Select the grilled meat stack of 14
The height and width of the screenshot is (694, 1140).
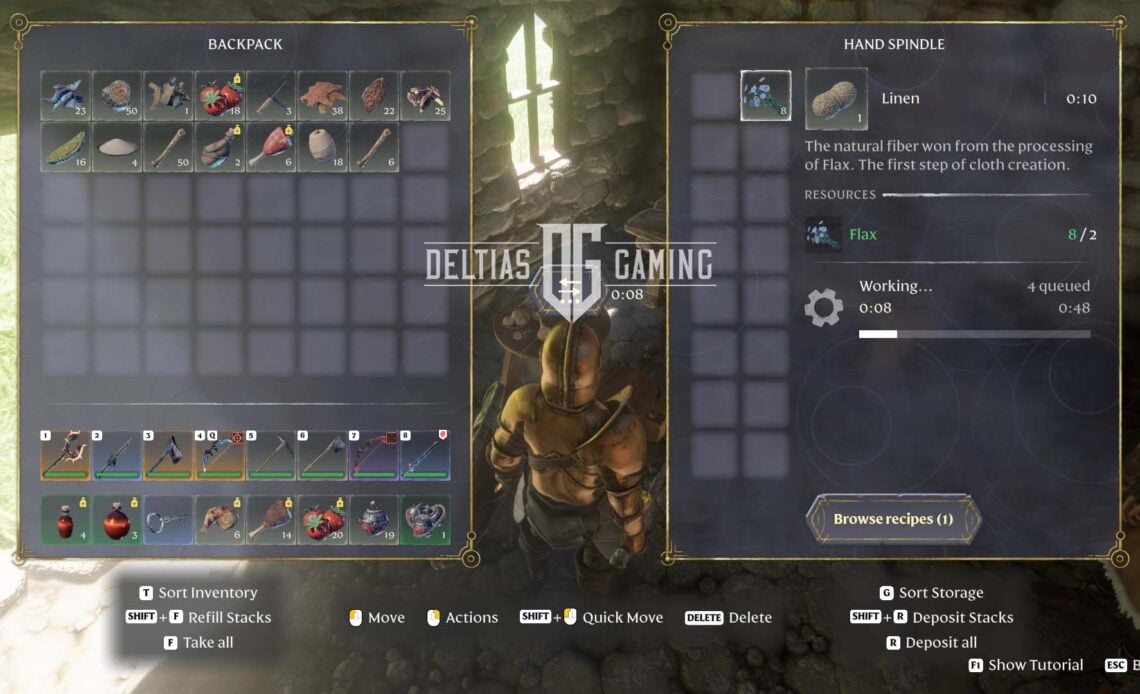(271, 520)
